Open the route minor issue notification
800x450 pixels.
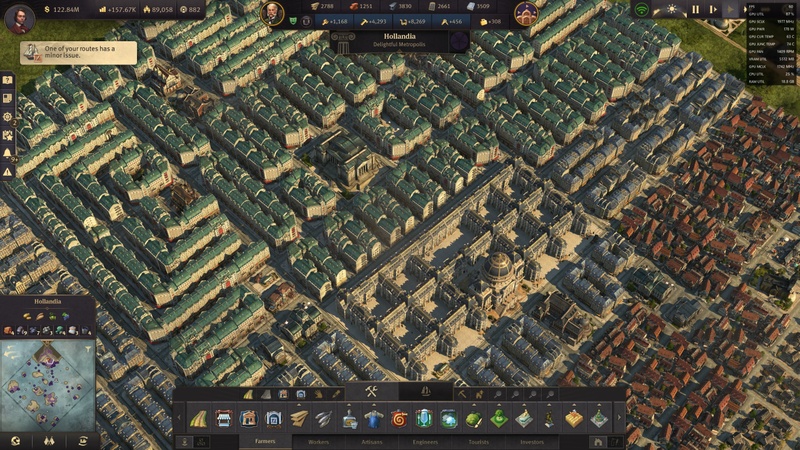(78, 52)
